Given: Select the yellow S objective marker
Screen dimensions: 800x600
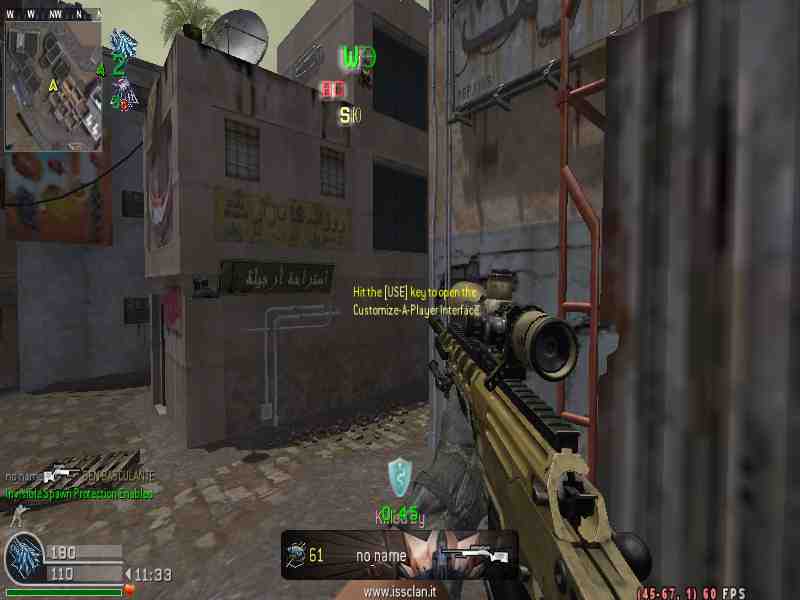Looking at the screenshot, I should click(x=346, y=115).
